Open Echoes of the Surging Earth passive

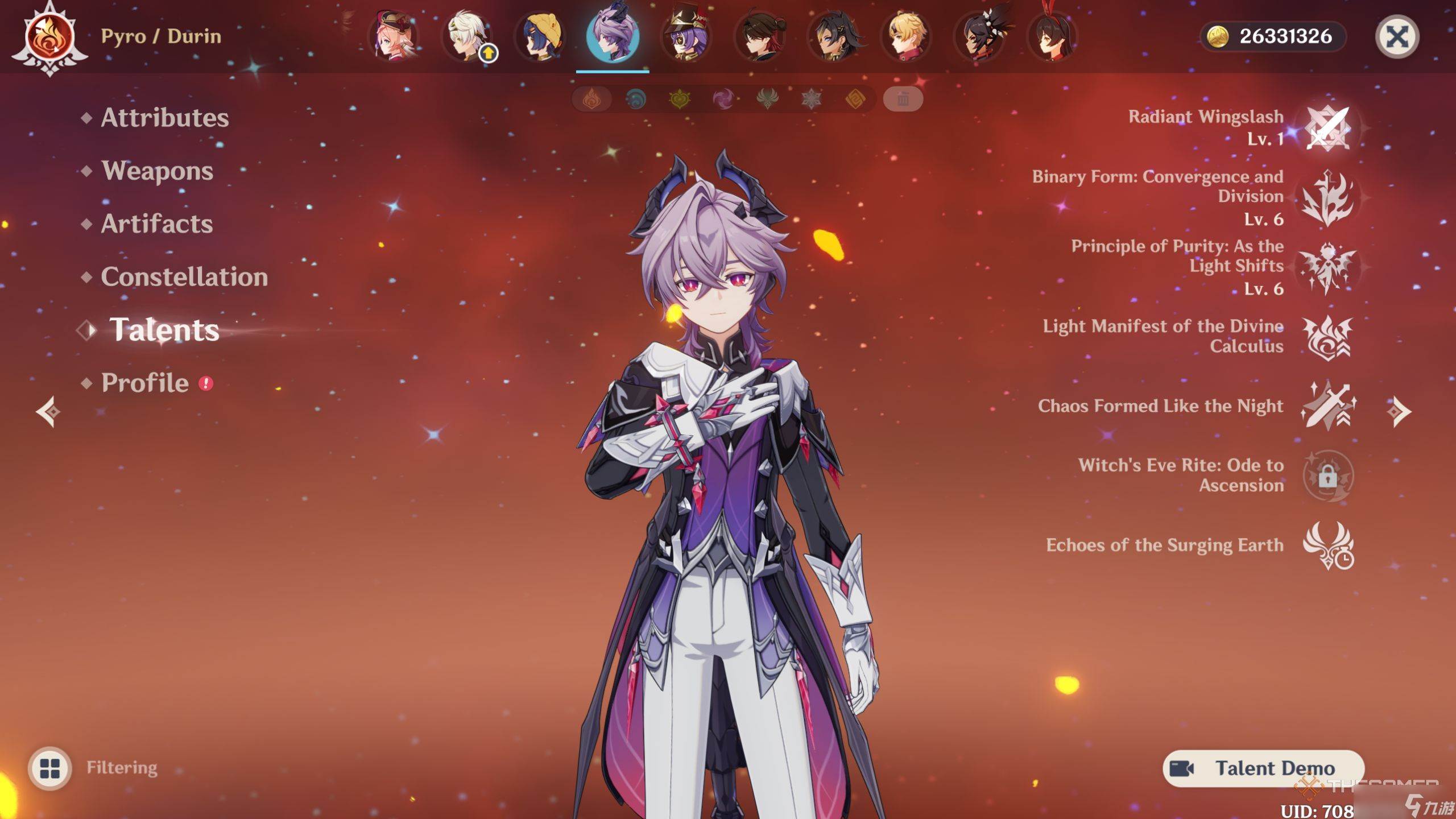1327,545
